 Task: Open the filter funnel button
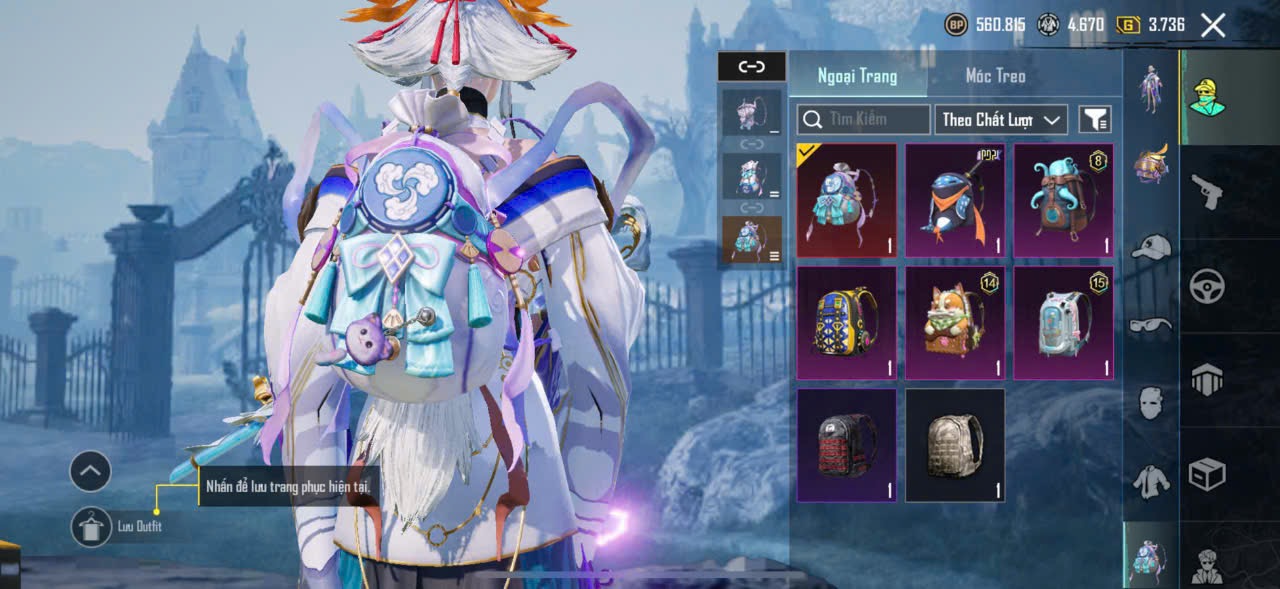click(1095, 120)
